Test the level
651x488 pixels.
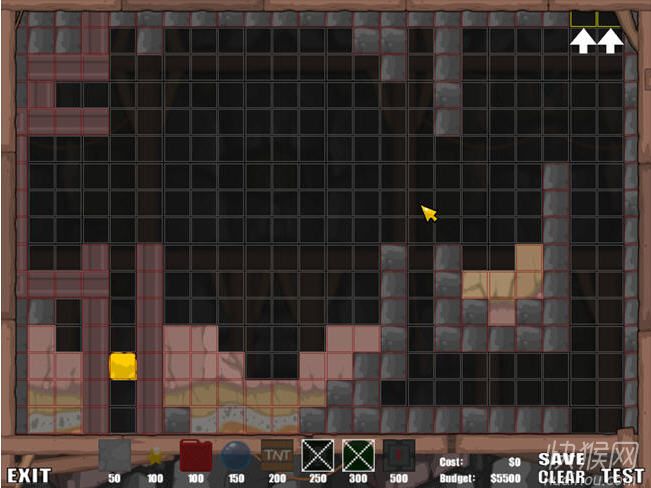[622, 477]
